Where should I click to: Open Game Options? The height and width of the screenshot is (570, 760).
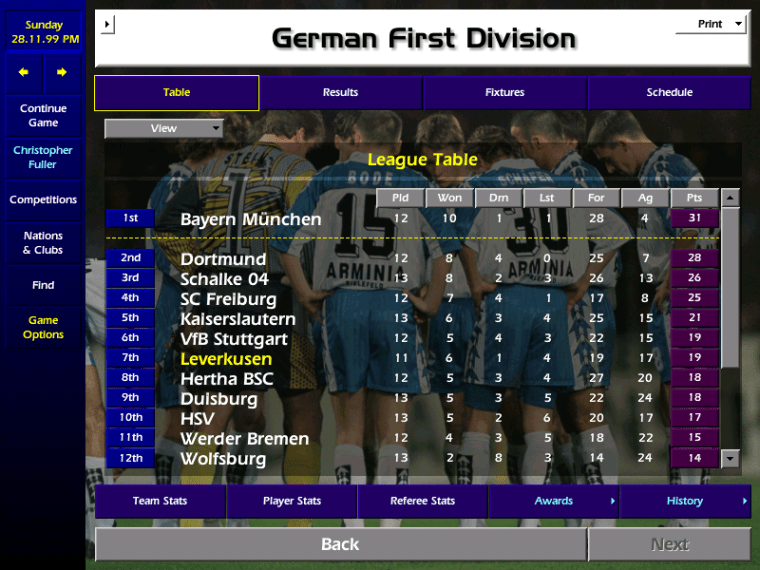point(43,327)
